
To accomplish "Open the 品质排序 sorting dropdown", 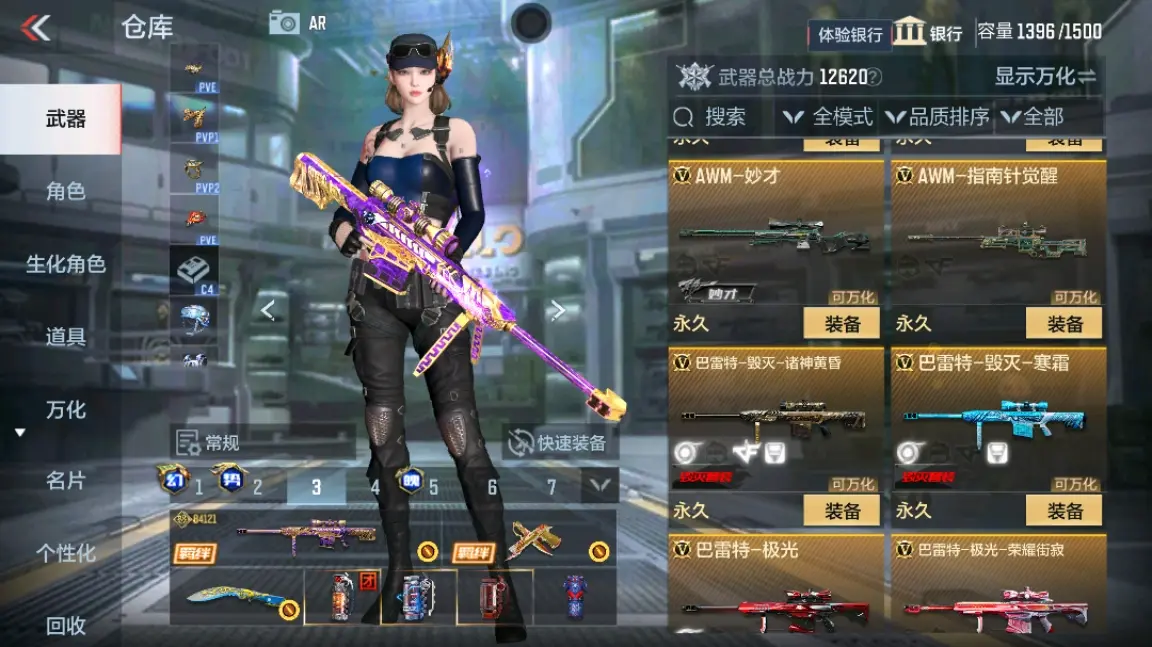I will coord(937,117).
